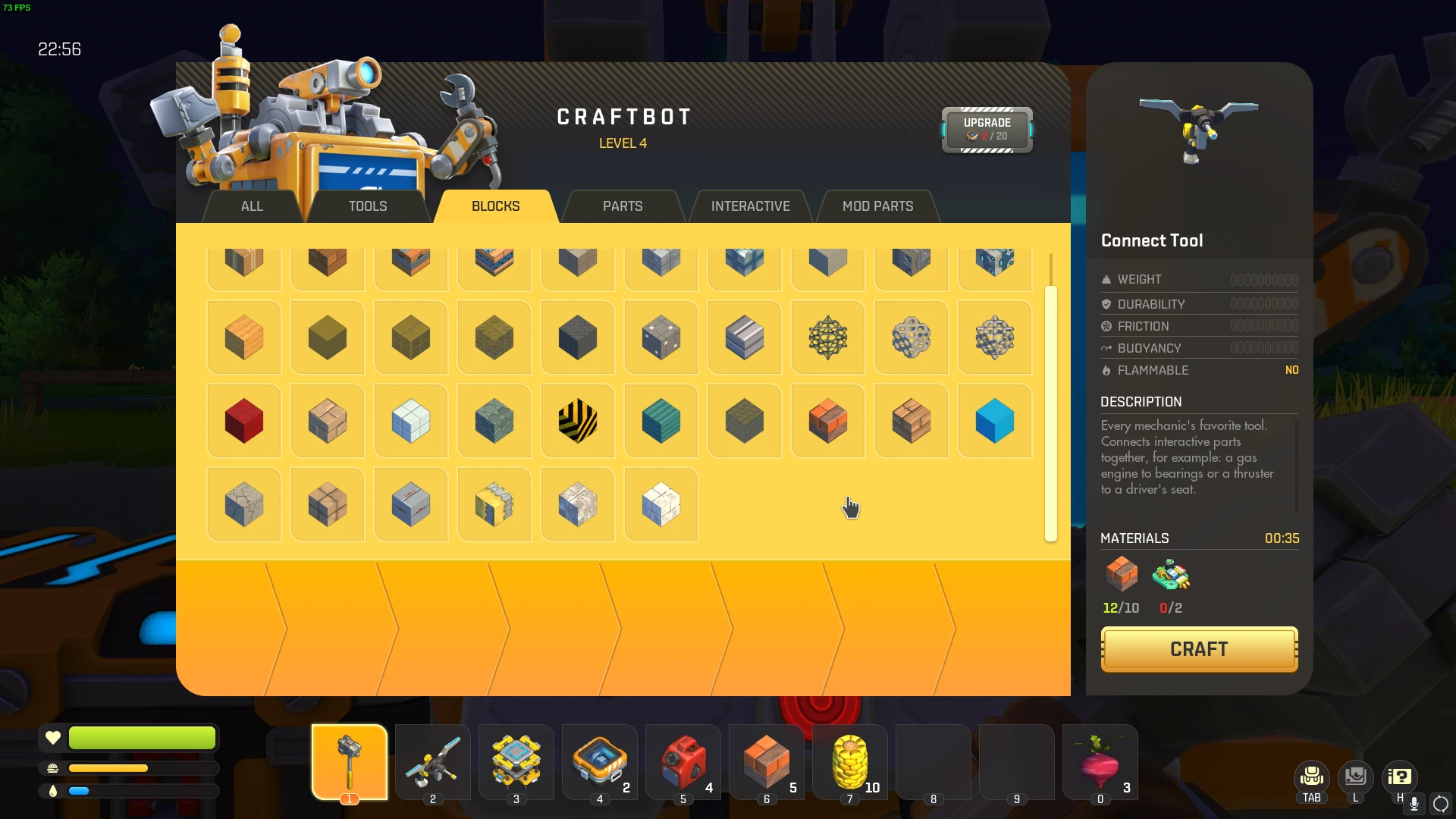This screenshot has width=1456, height=819.
Task: Switch to the PARTS tab
Action: click(622, 206)
